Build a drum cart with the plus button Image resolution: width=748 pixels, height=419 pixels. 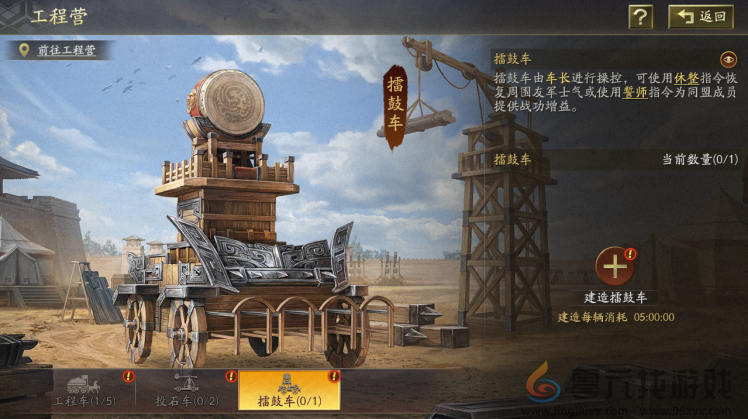[x=615, y=267]
